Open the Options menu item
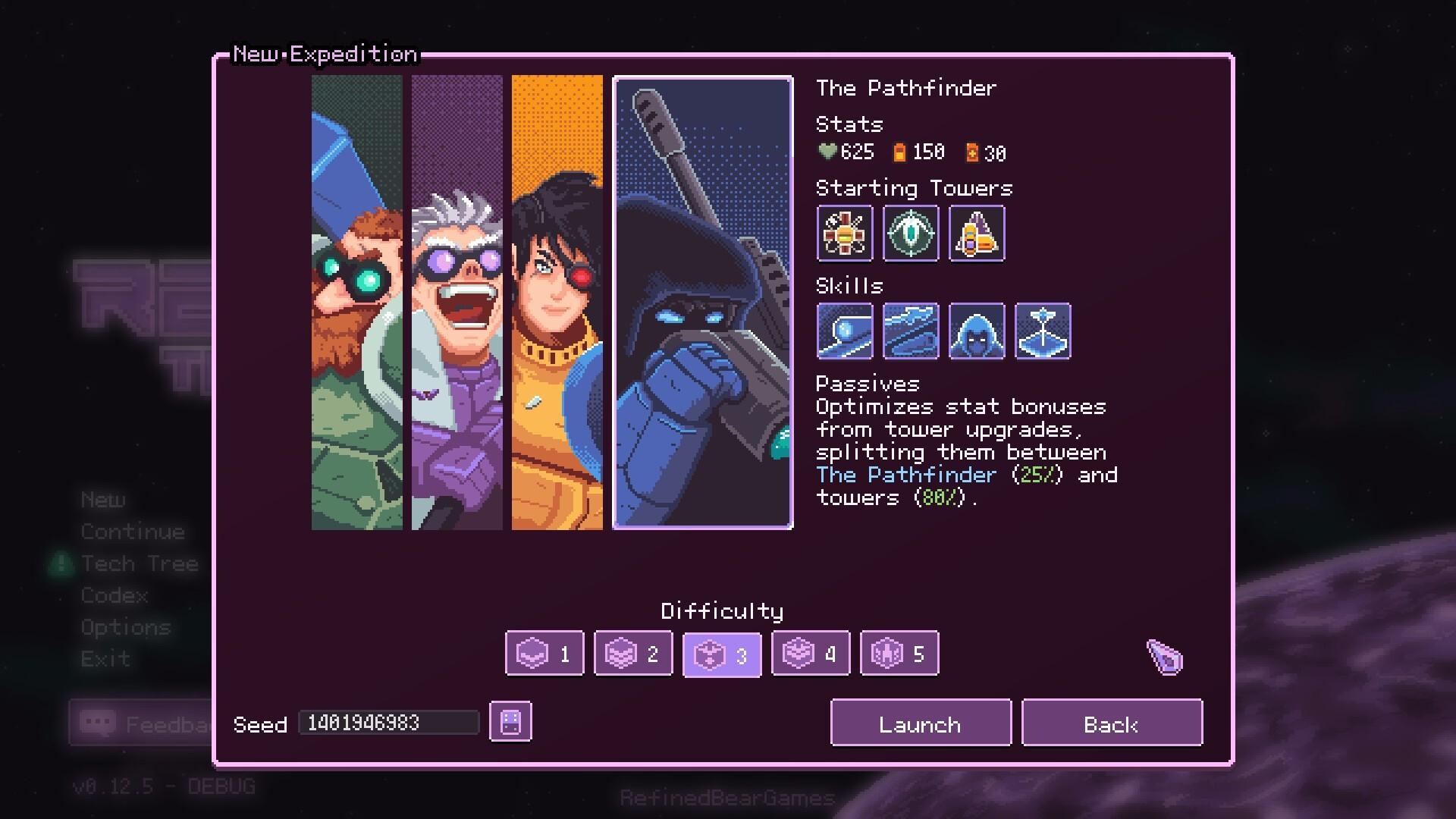 pyautogui.click(x=125, y=627)
